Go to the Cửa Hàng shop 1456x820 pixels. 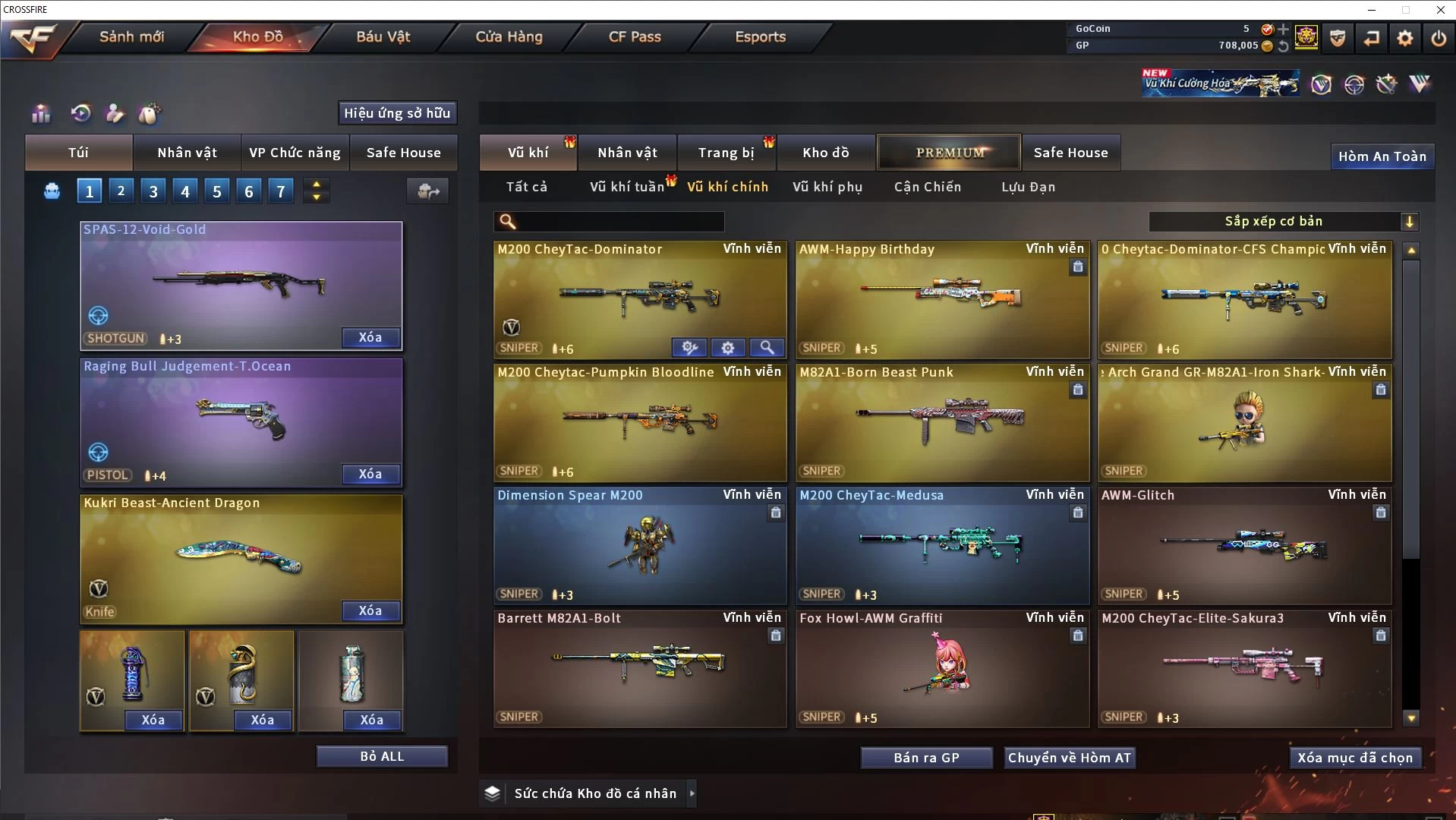(509, 37)
